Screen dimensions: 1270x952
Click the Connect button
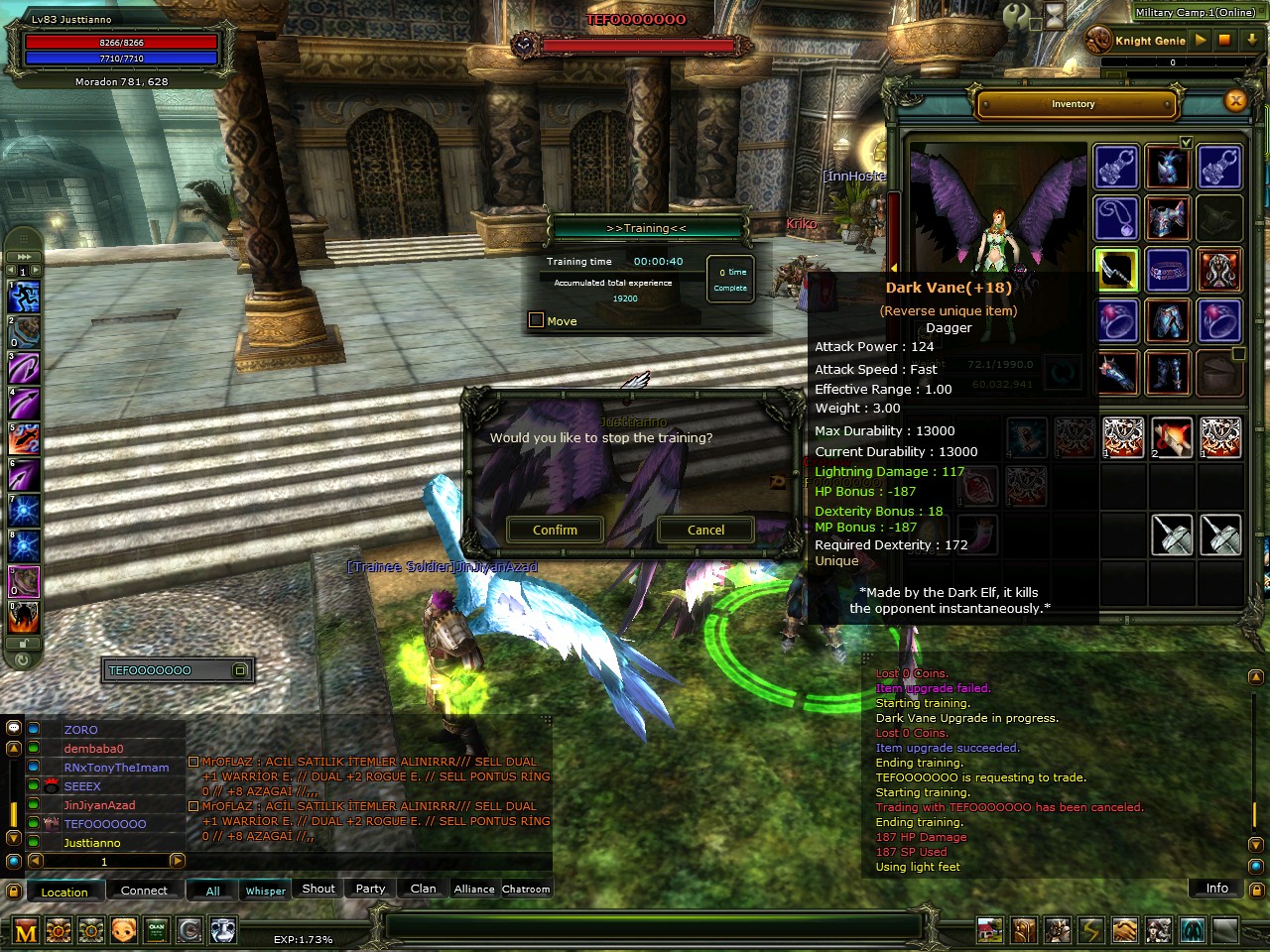[144, 890]
